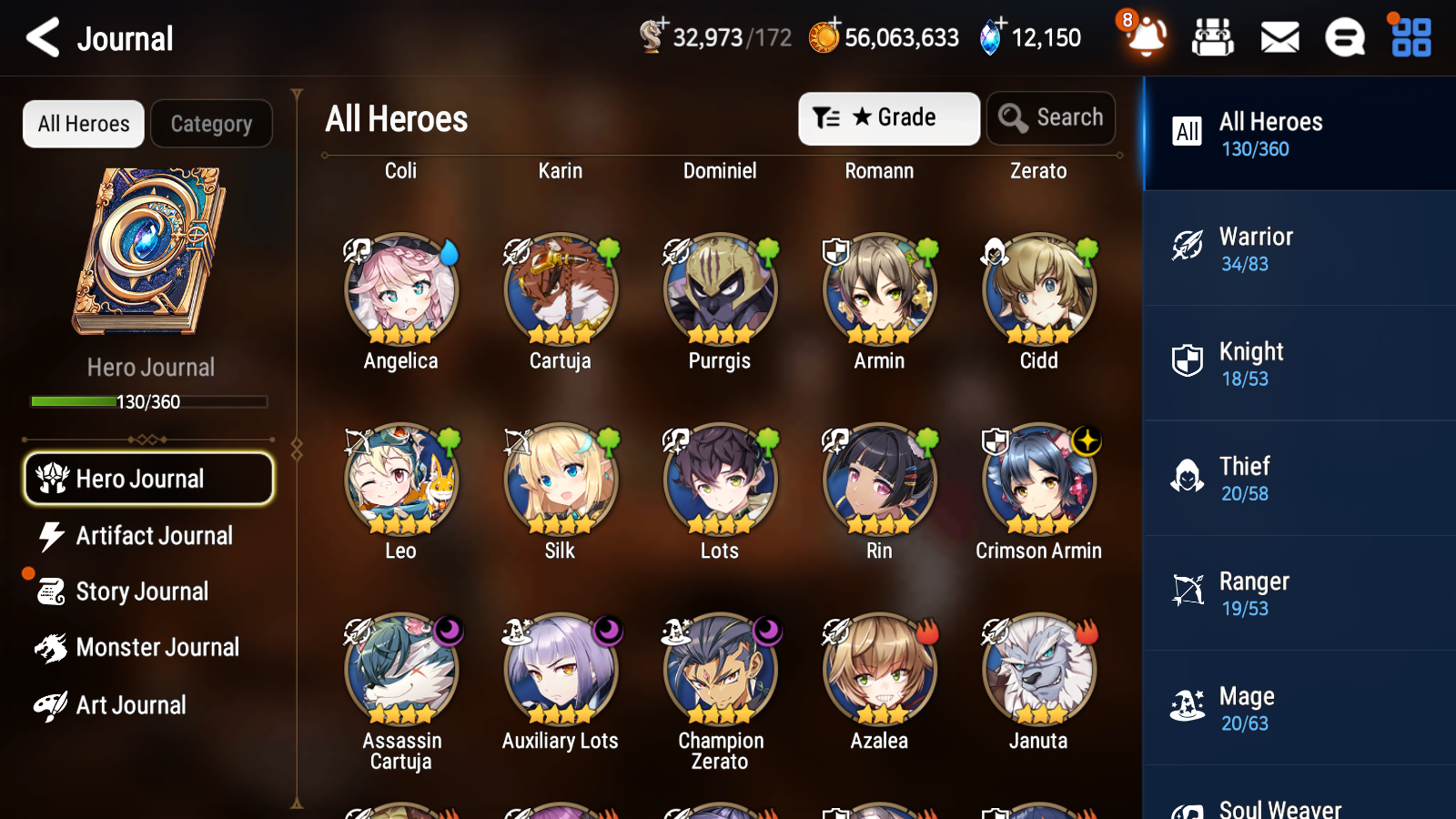
Task: Switch to the All Heroes tab
Action: 83,124
